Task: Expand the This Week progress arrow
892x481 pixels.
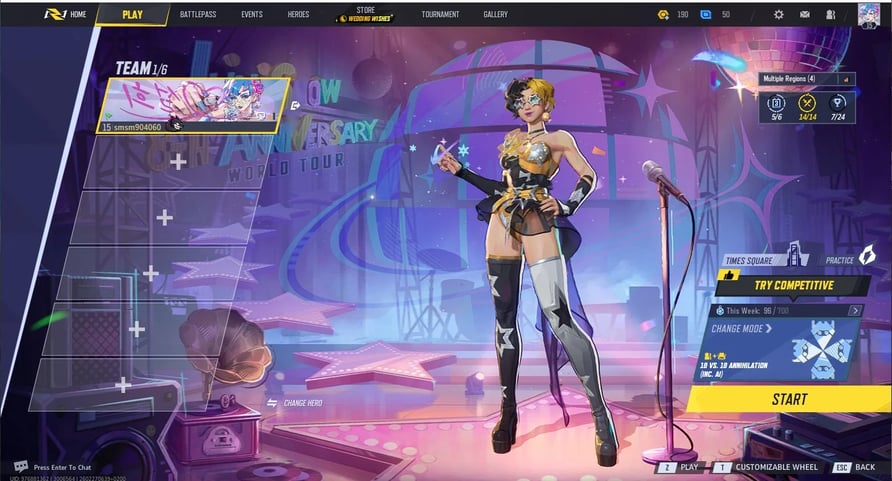Action: coord(855,311)
